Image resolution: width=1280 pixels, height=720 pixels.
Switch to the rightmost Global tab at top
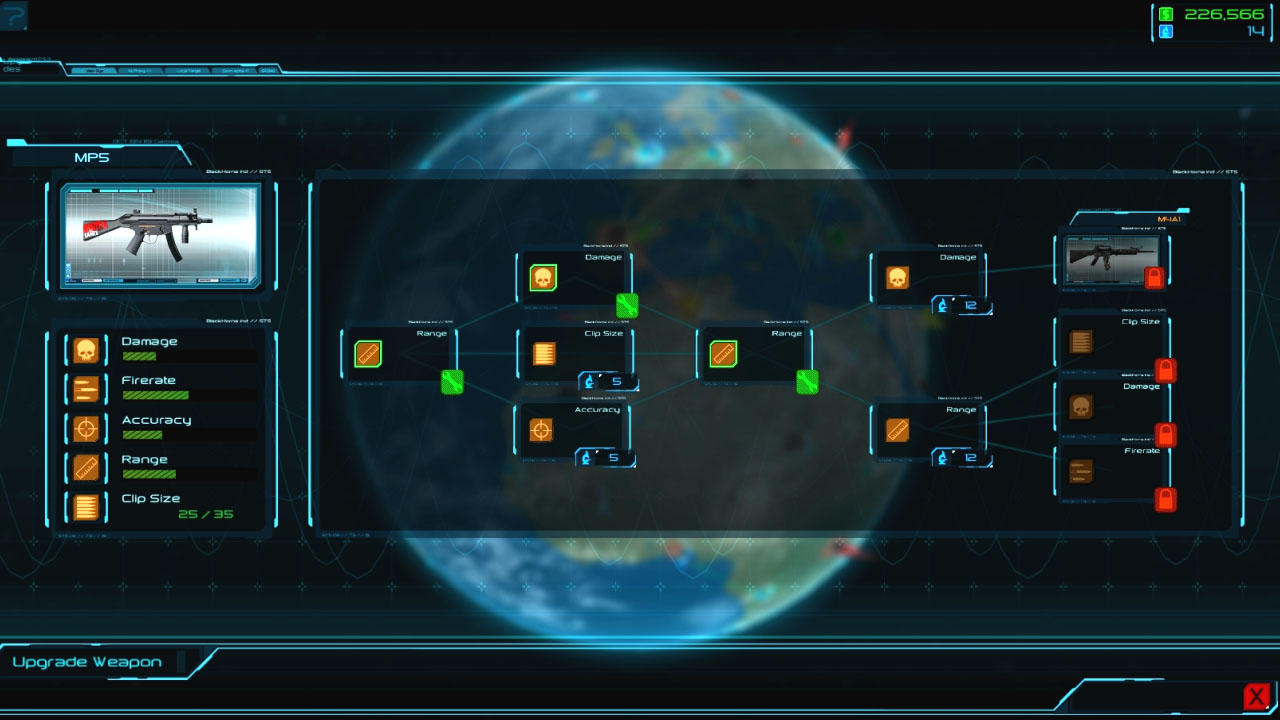pos(270,70)
